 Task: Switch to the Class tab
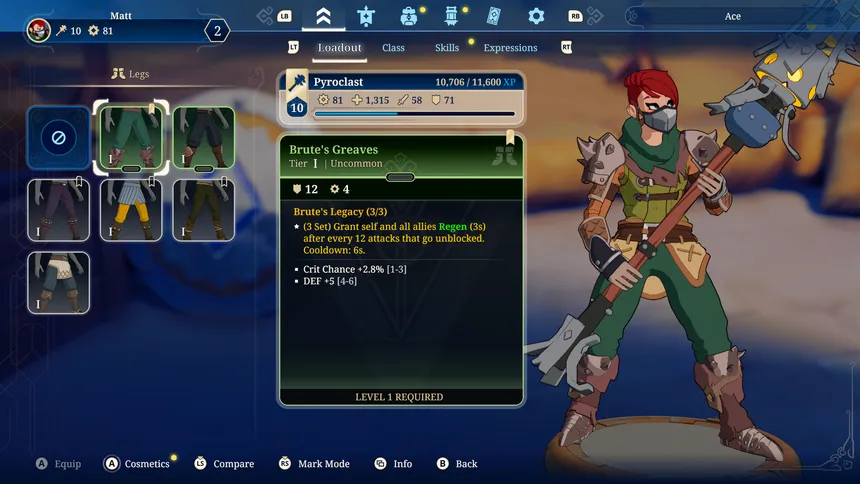tap(393, 48)
